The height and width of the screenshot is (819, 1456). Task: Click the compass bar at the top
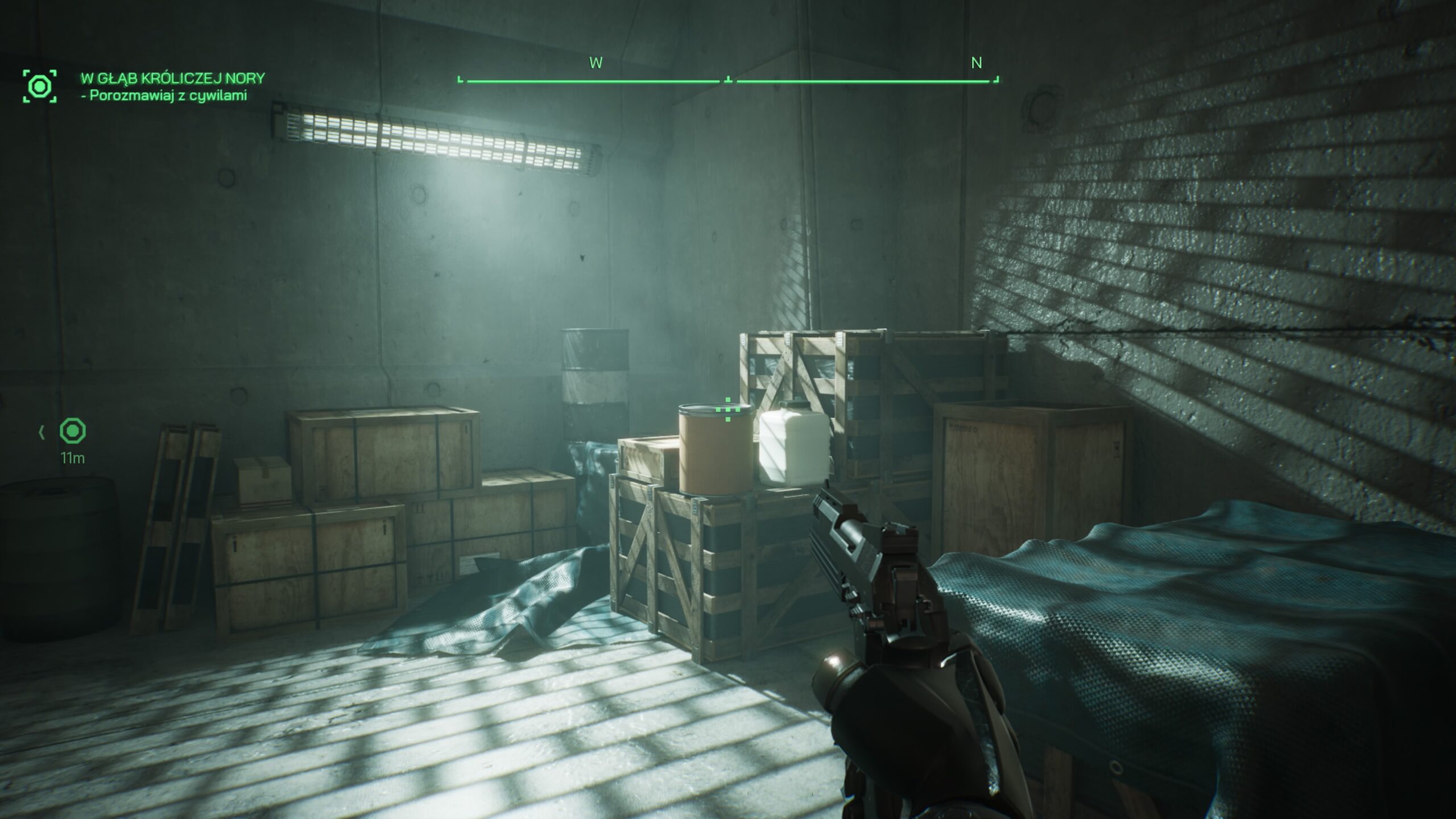(x=728, y=81)
